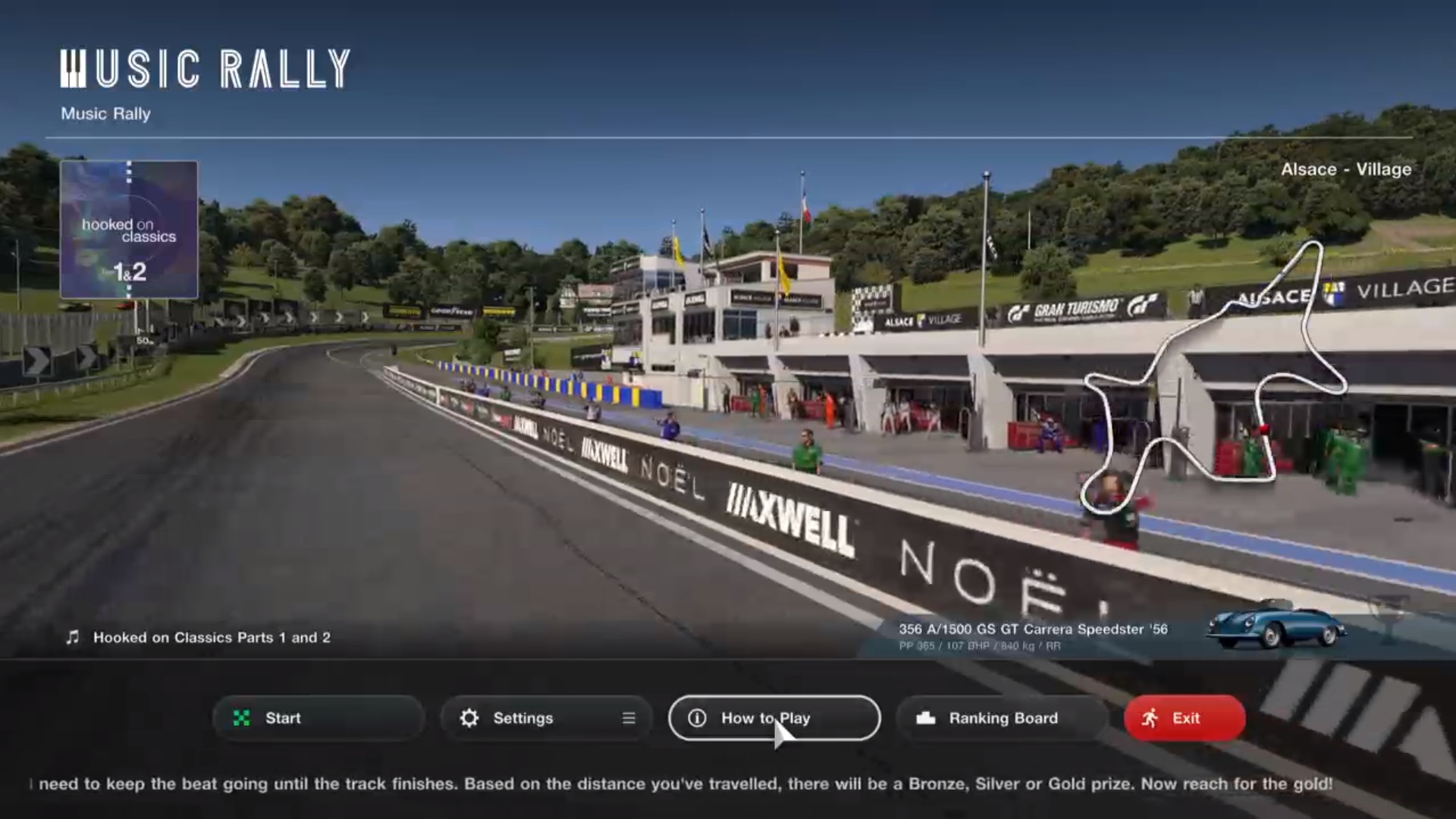Click the car name 356 A/1500 GS GT Carrera Speedster
This screenshot has height=819, width=1456.
pos(1034,629)
